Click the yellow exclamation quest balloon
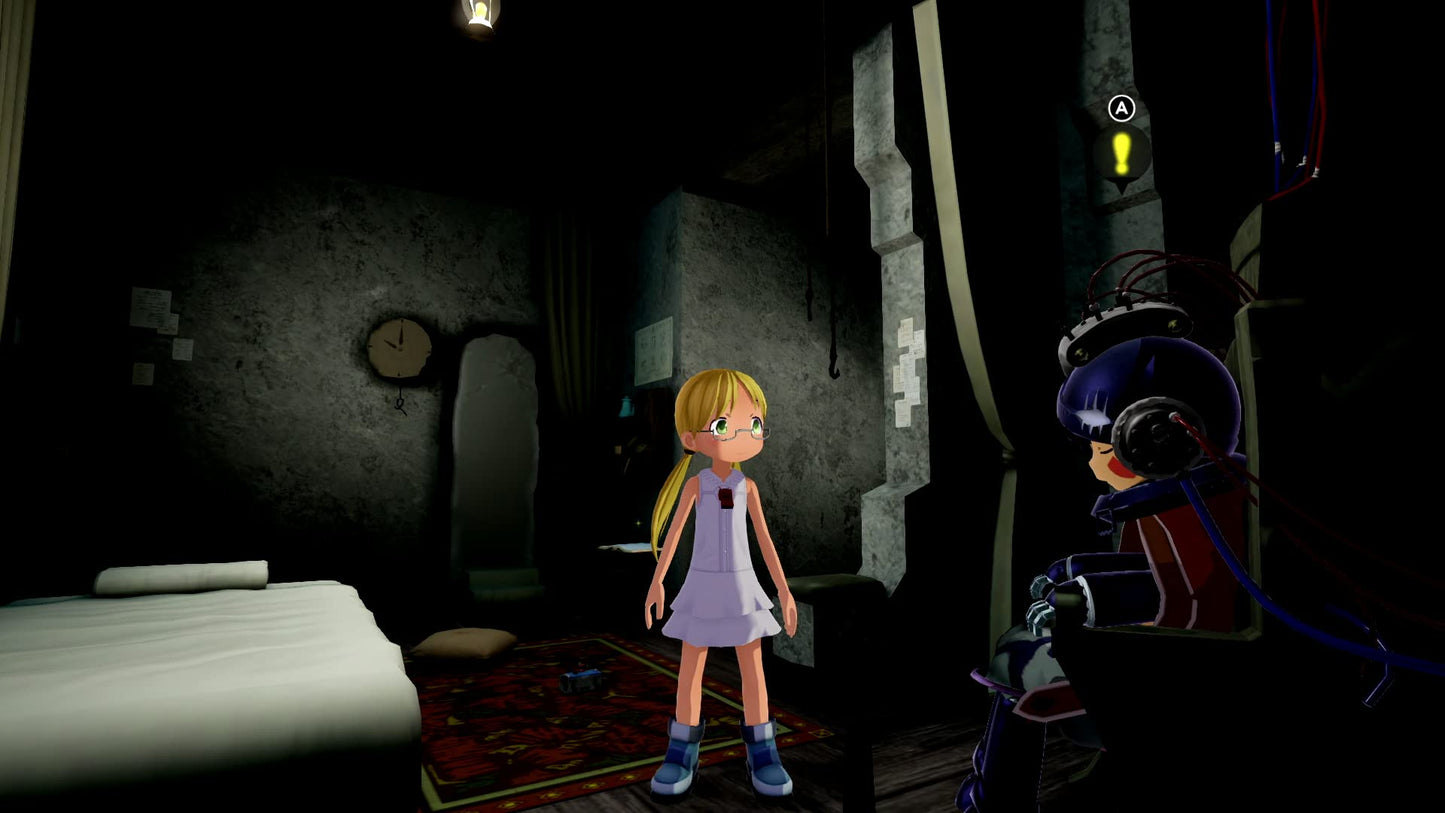Viewport: 1445px width, 813px height. point(1122,152)
